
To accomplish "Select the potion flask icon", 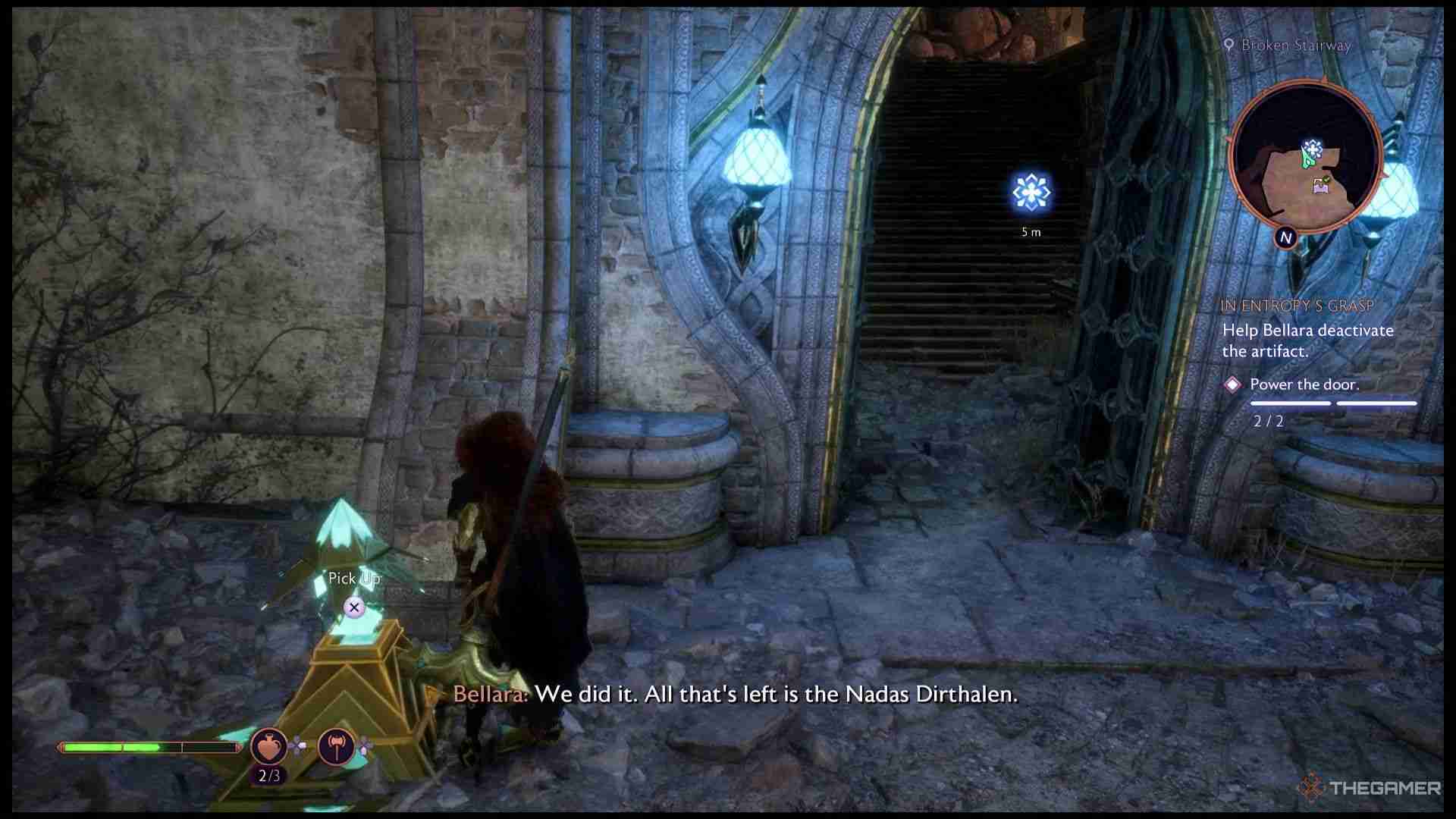I will 268,747.
